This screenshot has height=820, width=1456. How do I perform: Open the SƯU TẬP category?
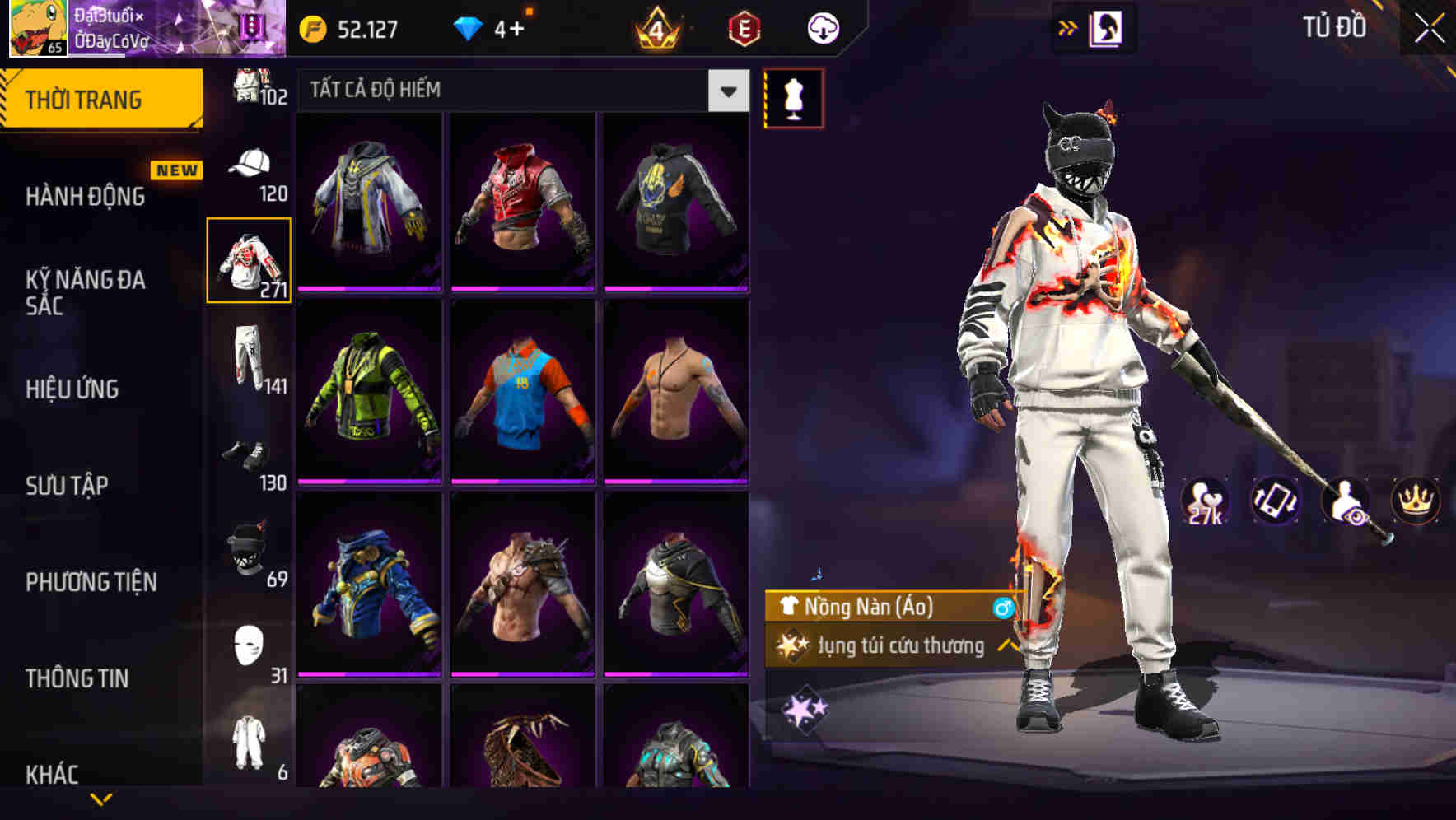pos(68,486)
